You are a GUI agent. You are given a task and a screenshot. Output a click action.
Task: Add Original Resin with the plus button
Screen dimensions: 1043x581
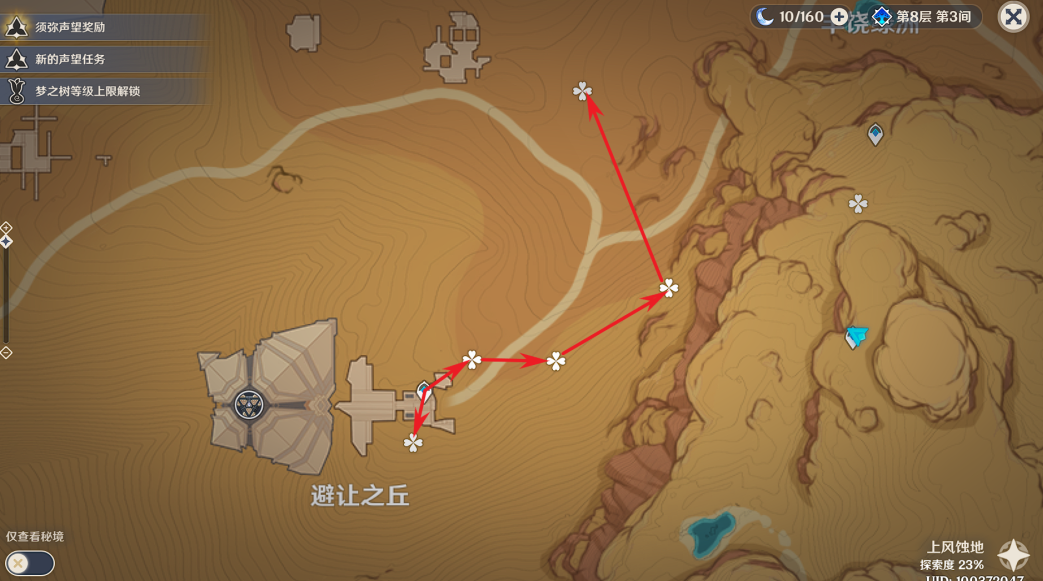tap(839, 17)
